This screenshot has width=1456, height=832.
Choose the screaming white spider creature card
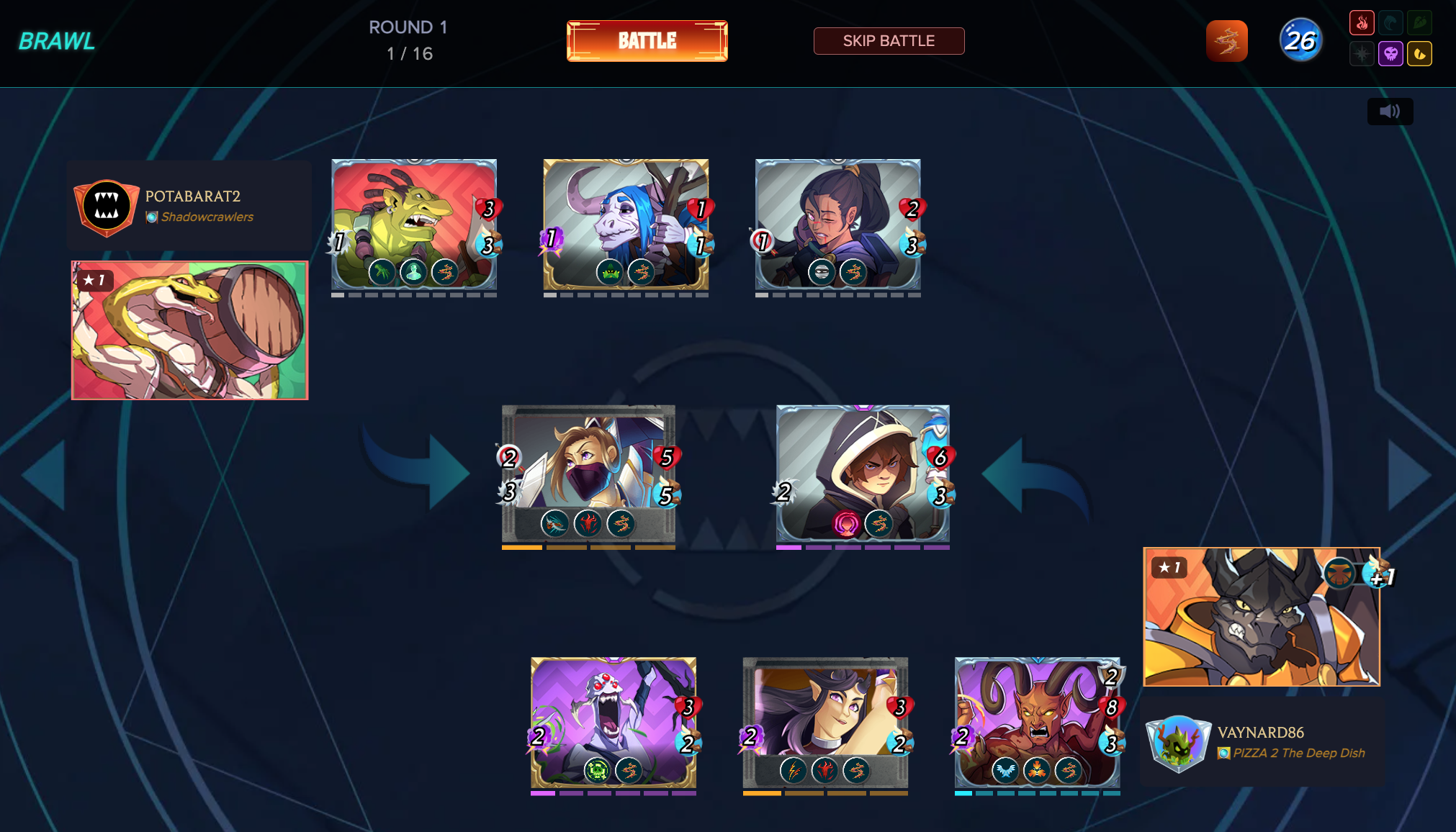[614, 723]
